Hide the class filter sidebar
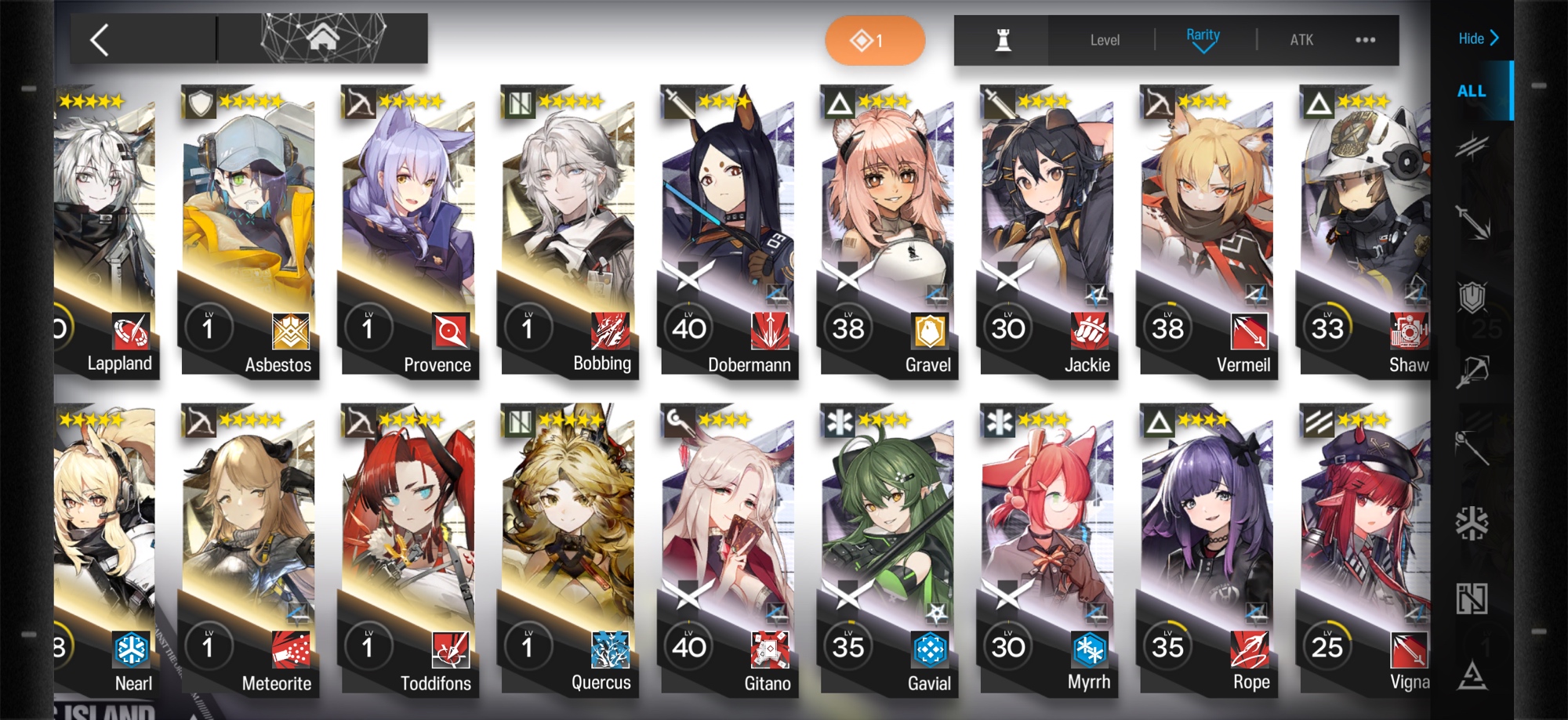The image size is (1568, 720). tap(1478, 38)
